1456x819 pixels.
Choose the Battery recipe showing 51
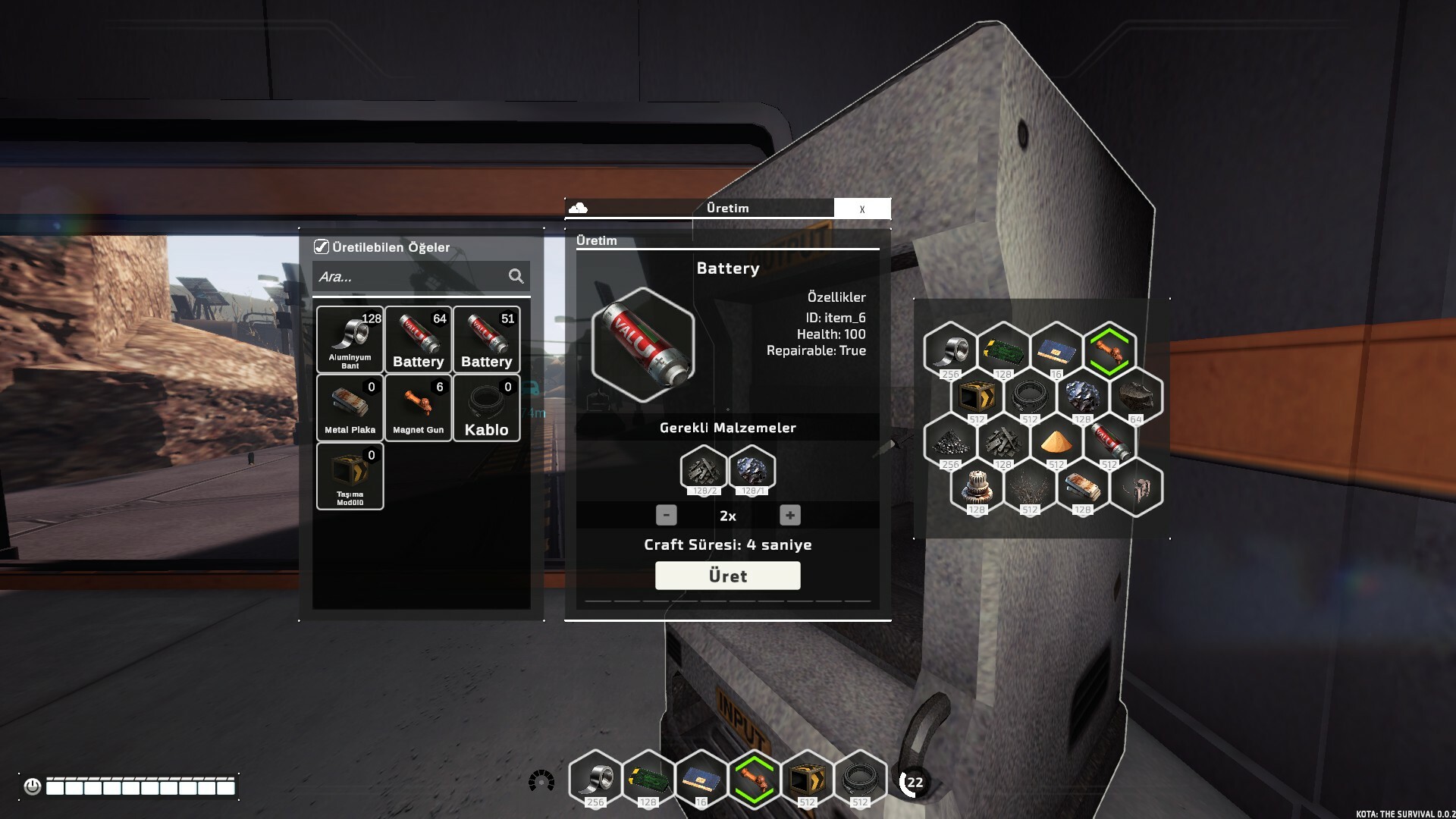(x=486, y=339)
